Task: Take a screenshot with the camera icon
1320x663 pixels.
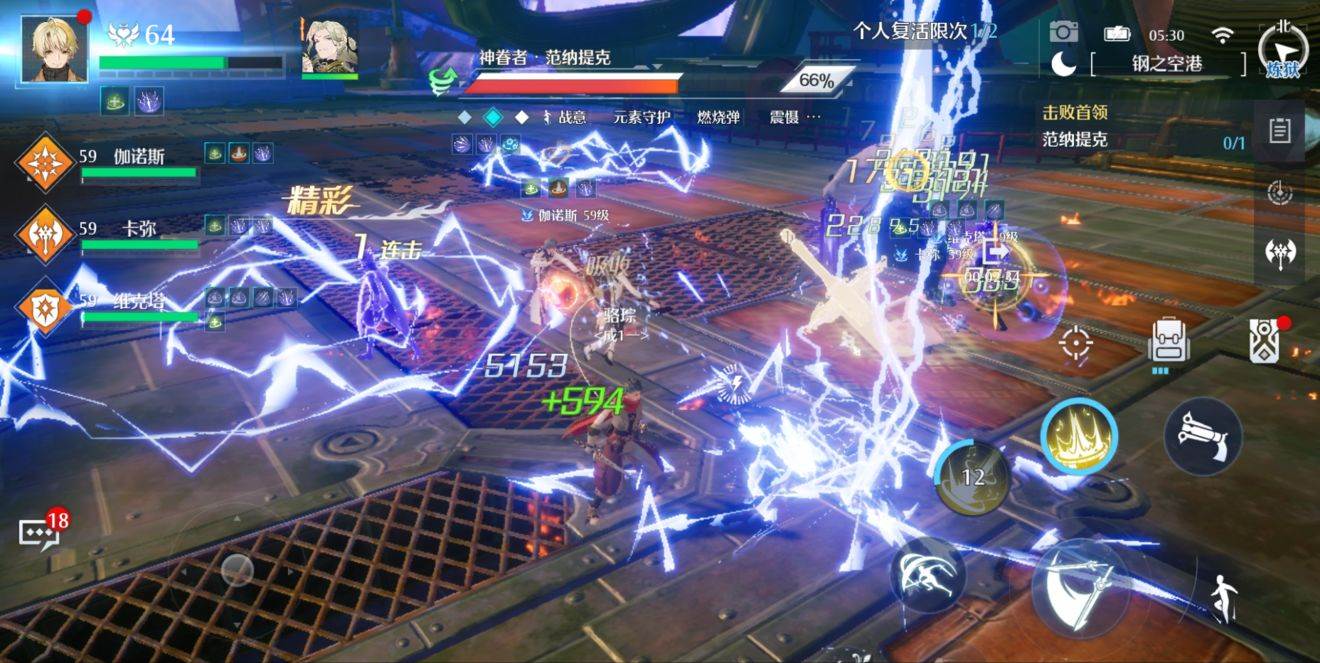Action: pyautogui.click(x=1064, y=33)
